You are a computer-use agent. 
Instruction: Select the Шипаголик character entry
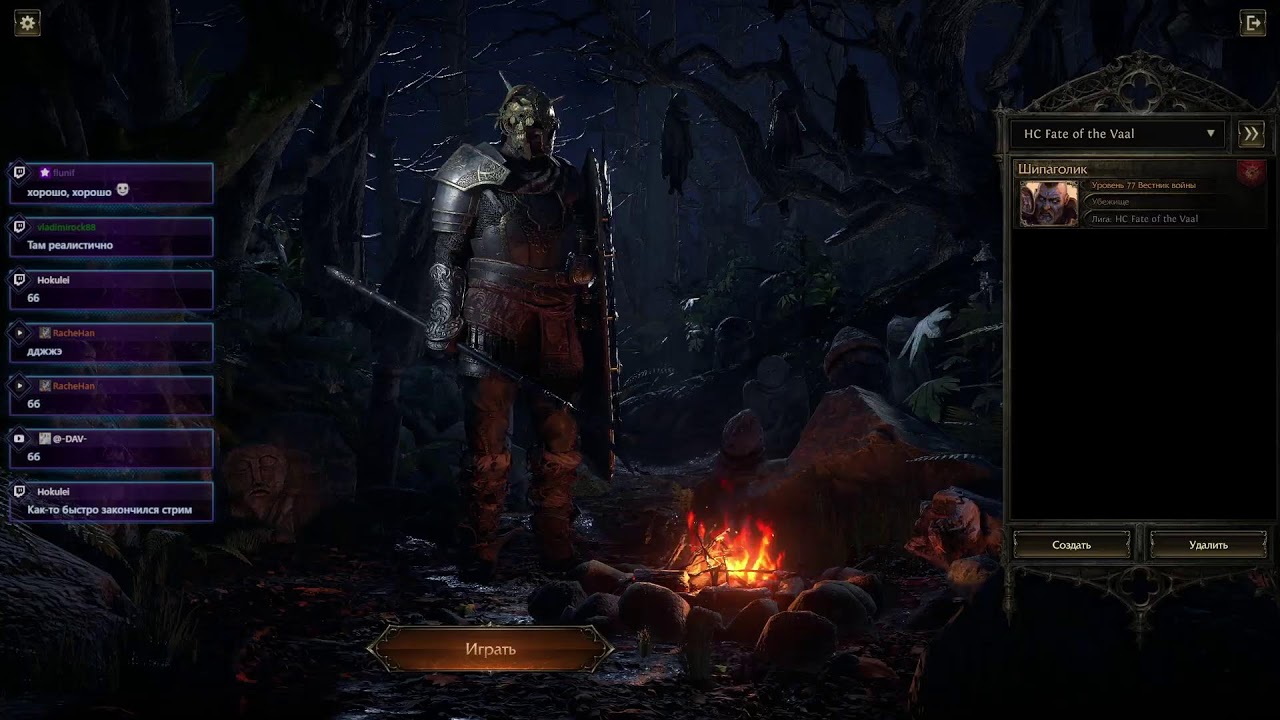1139,195
